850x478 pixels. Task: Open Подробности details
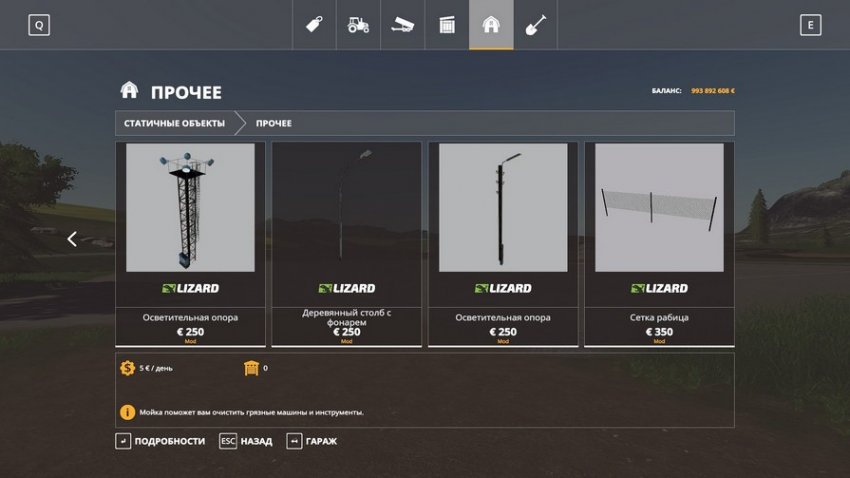point(161,441)
